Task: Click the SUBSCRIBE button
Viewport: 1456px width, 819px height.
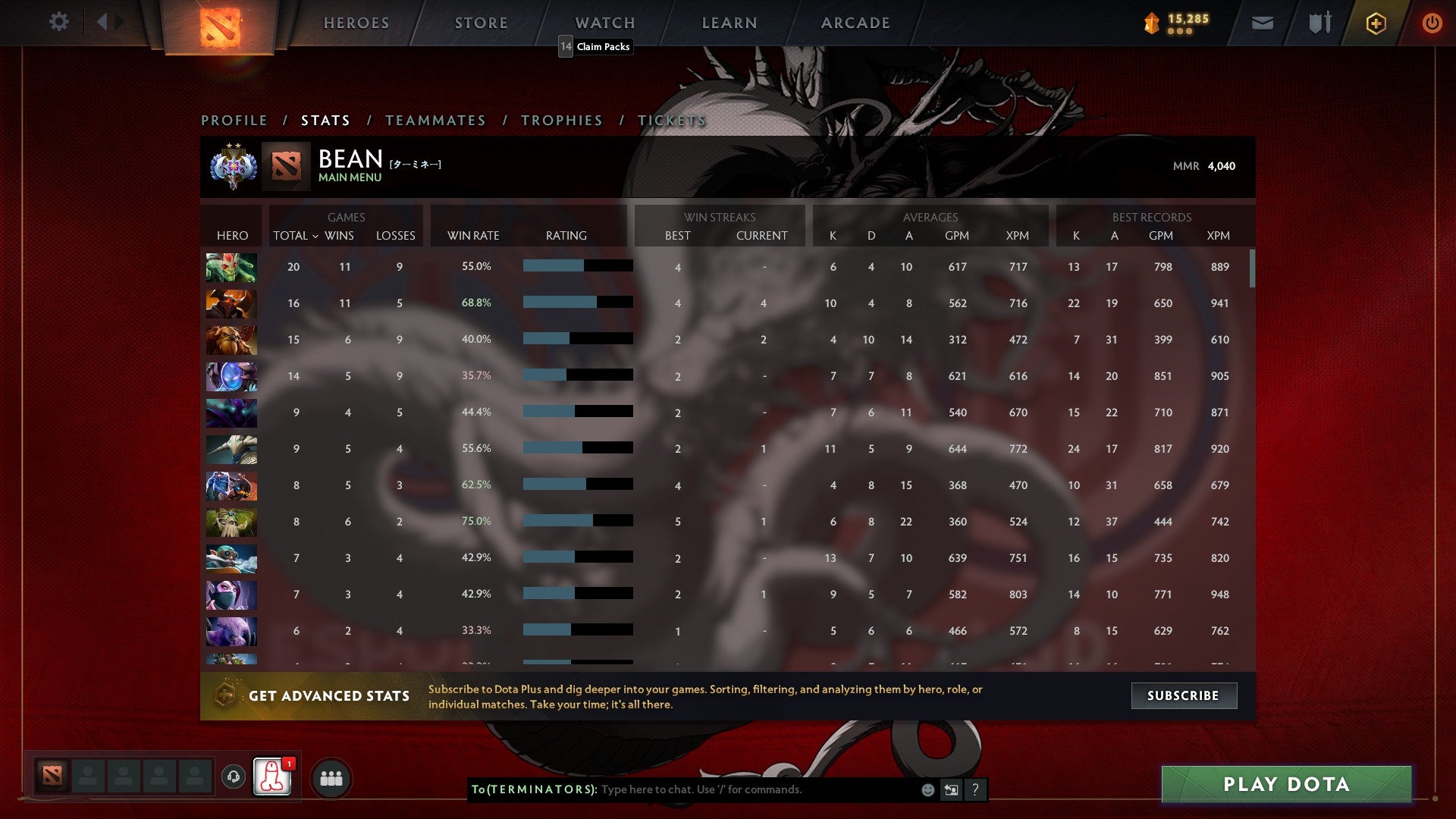Action: pyautogui.click(x=1184, y=695)
